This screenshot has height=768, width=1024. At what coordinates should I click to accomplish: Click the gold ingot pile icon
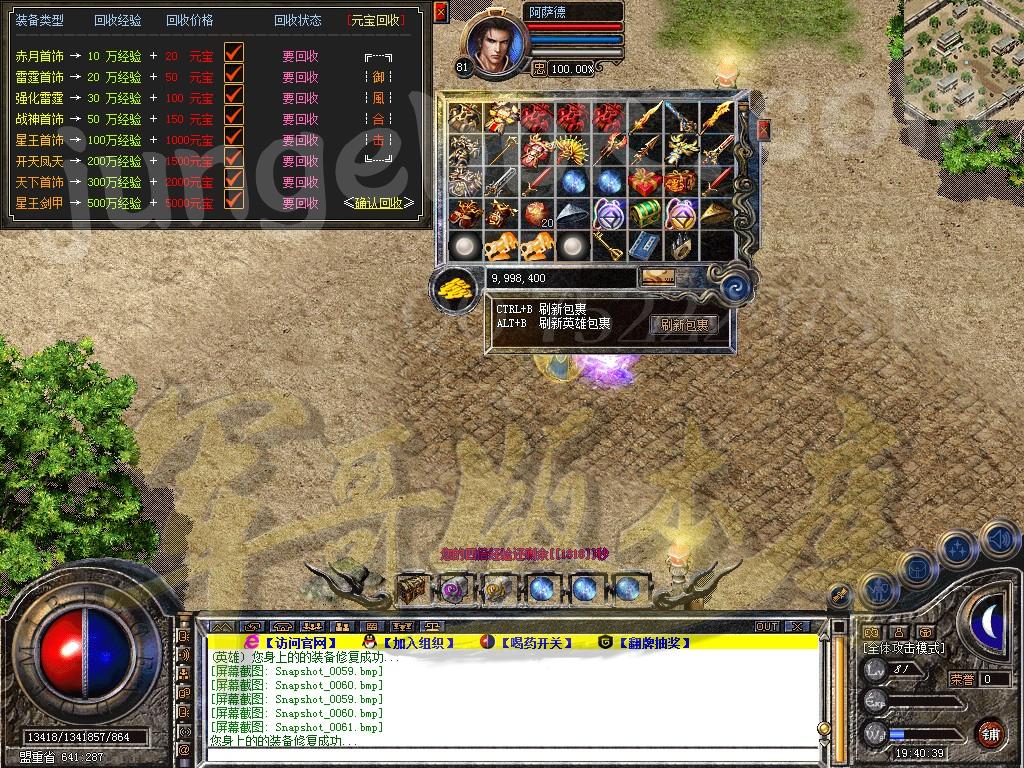(457, 289)
